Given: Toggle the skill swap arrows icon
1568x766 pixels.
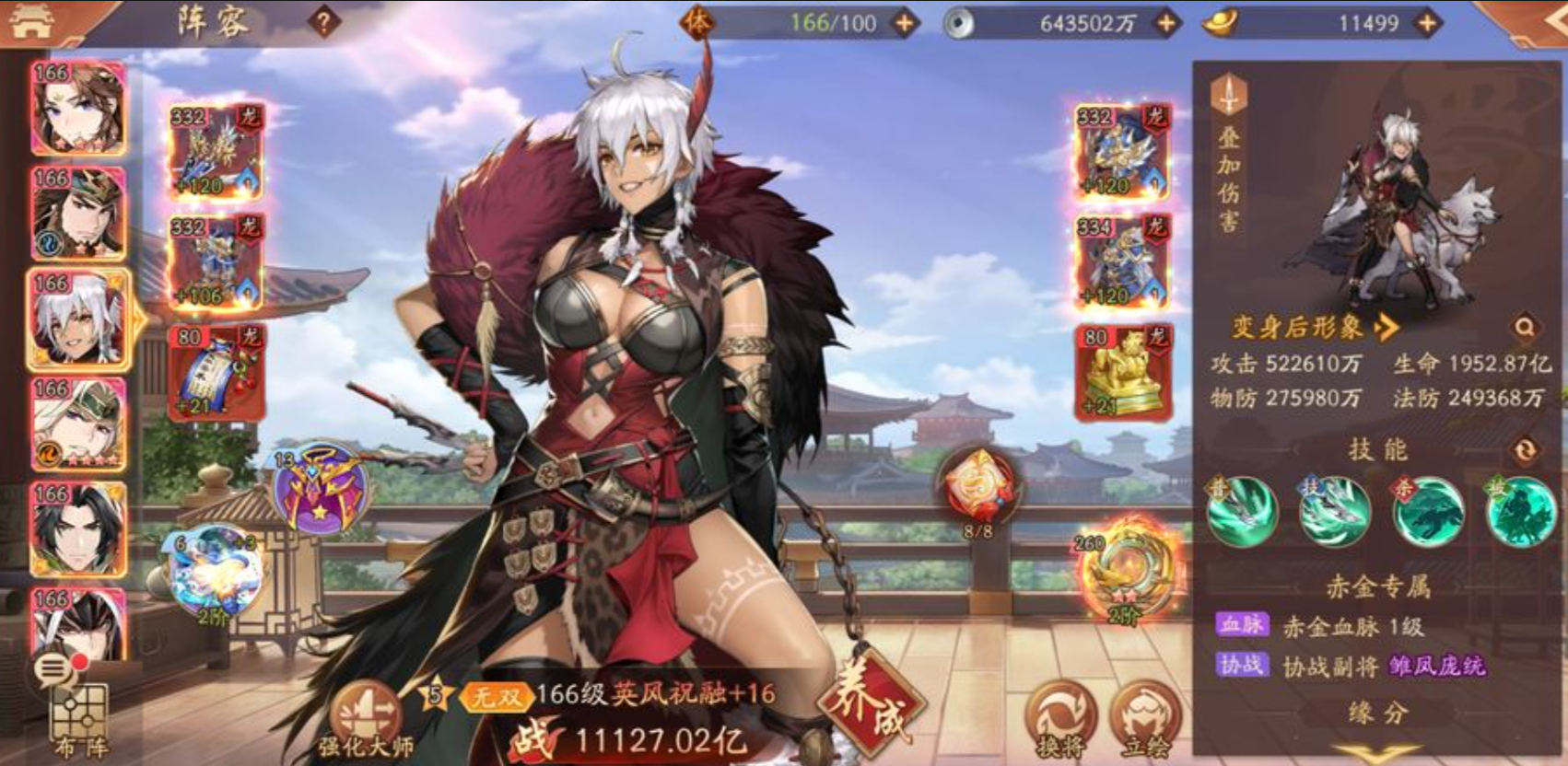Looking at the screenshot, I should click(x=1525, y=449).
